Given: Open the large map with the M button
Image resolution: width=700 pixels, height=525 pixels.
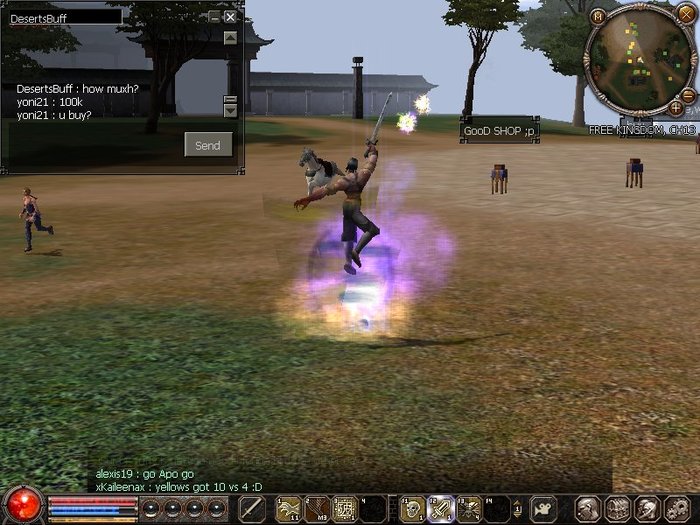Looking at the screenshot, I should (598, 16).
